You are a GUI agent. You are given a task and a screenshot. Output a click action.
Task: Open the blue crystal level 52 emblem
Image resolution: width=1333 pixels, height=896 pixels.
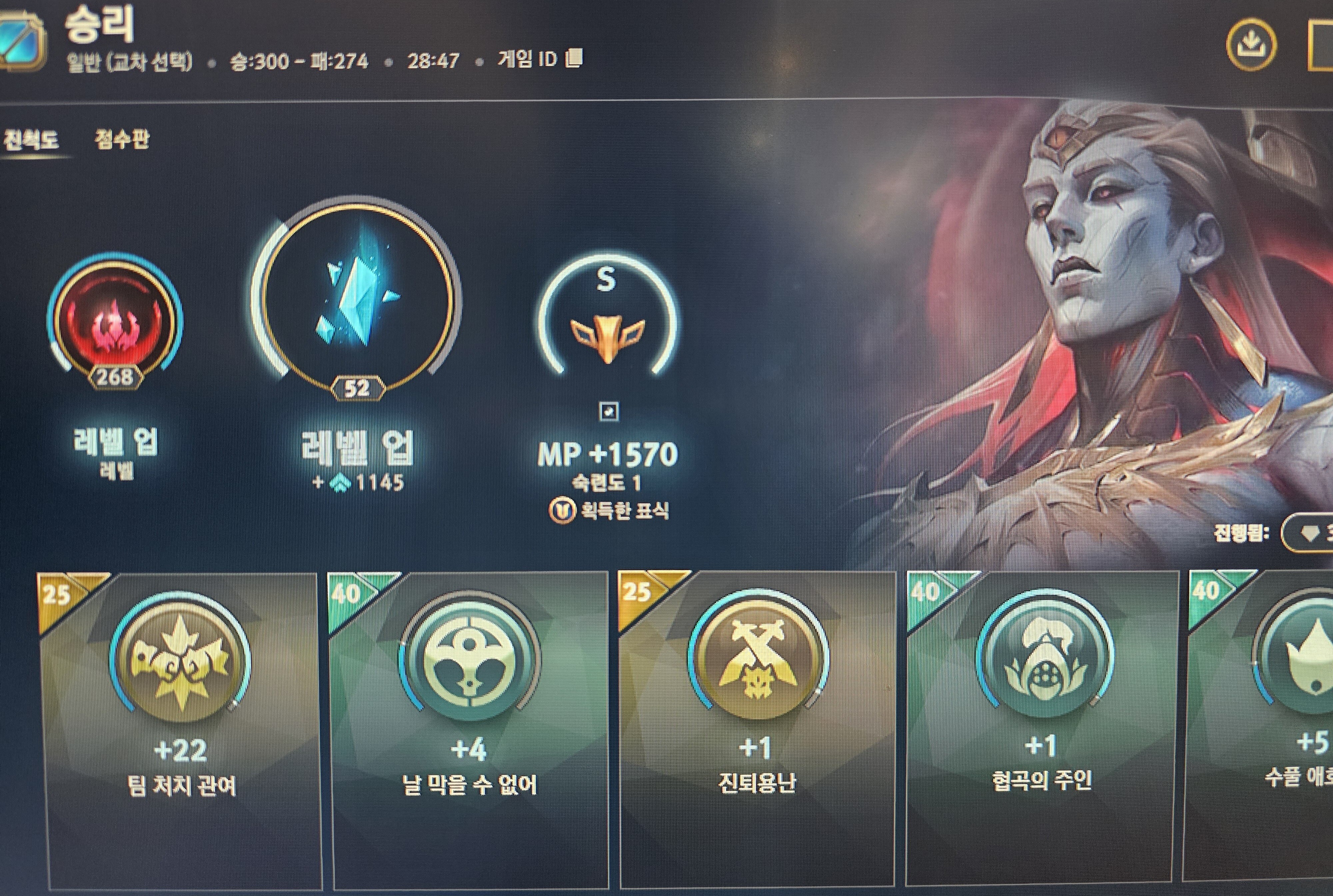[357, 300]
